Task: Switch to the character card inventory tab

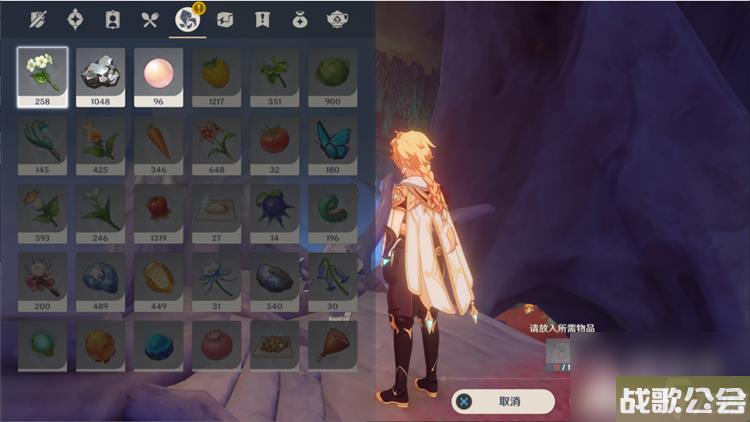Action: click(113, 19)
